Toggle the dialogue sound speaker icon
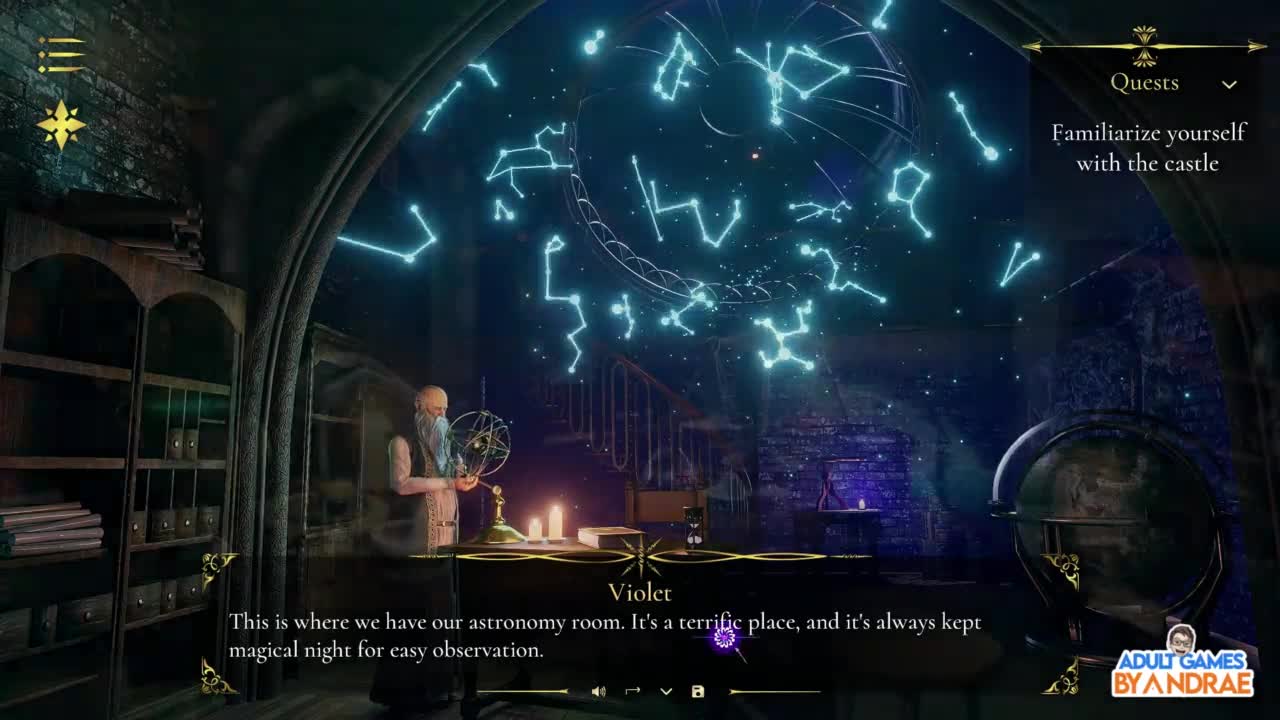 coord(598,691)
